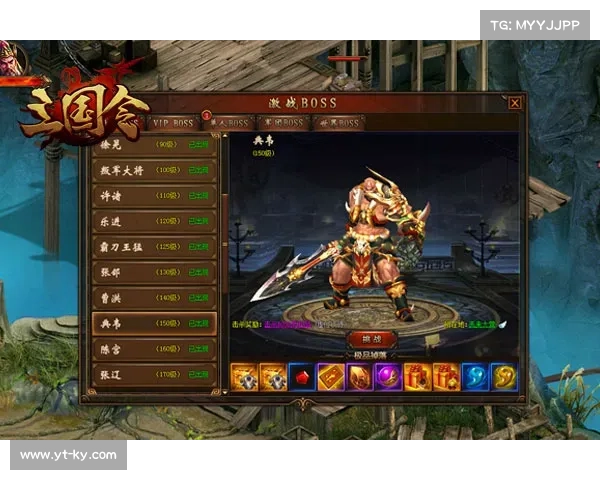The width and height of the screenshot is (600, 480).
Task: Select boss 张辽 (level 170)
Action: pyautogui.click(x=154, y=375)
